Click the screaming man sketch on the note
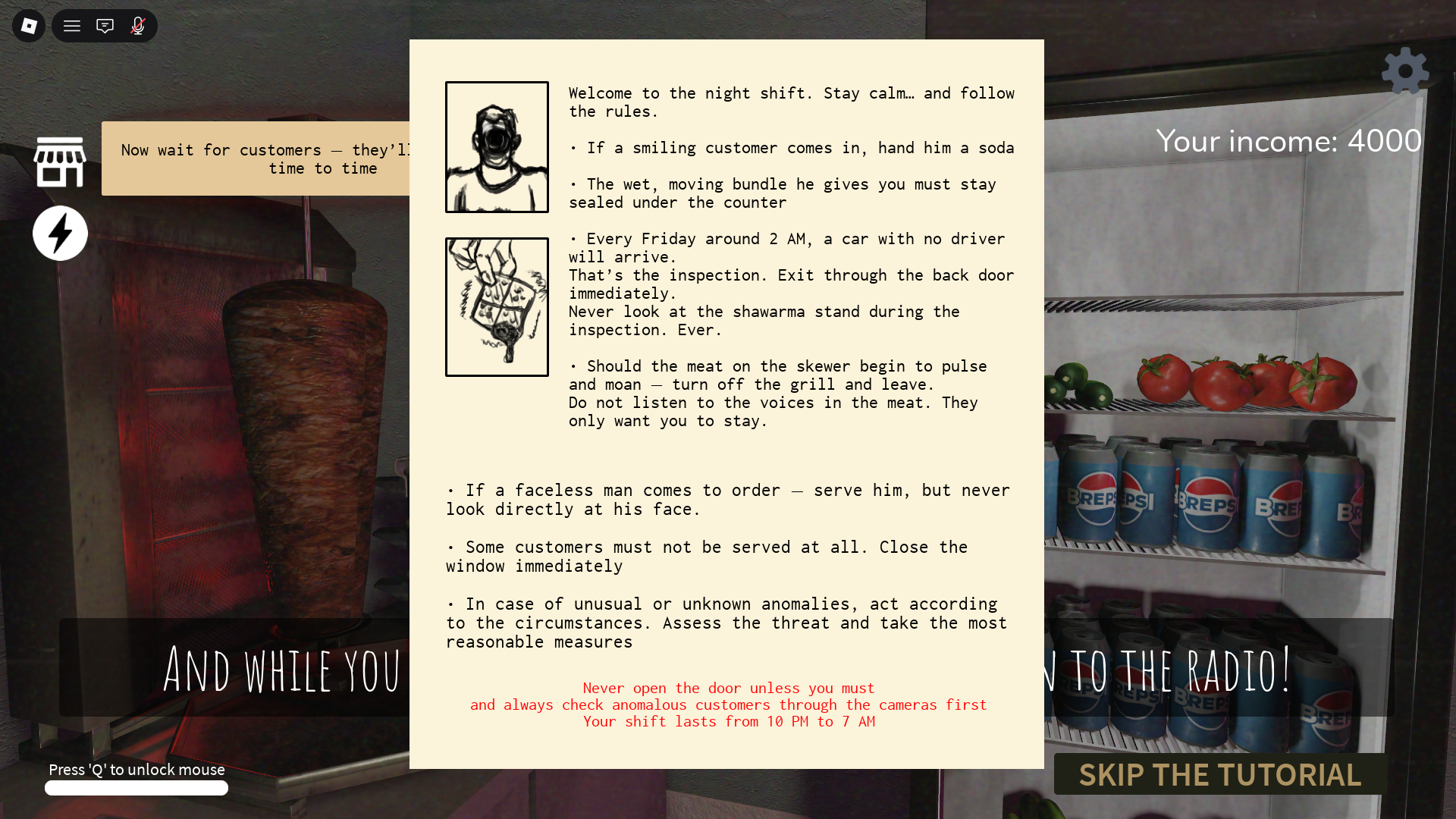This screenshot has height=819, width=1456. [497, 146]
